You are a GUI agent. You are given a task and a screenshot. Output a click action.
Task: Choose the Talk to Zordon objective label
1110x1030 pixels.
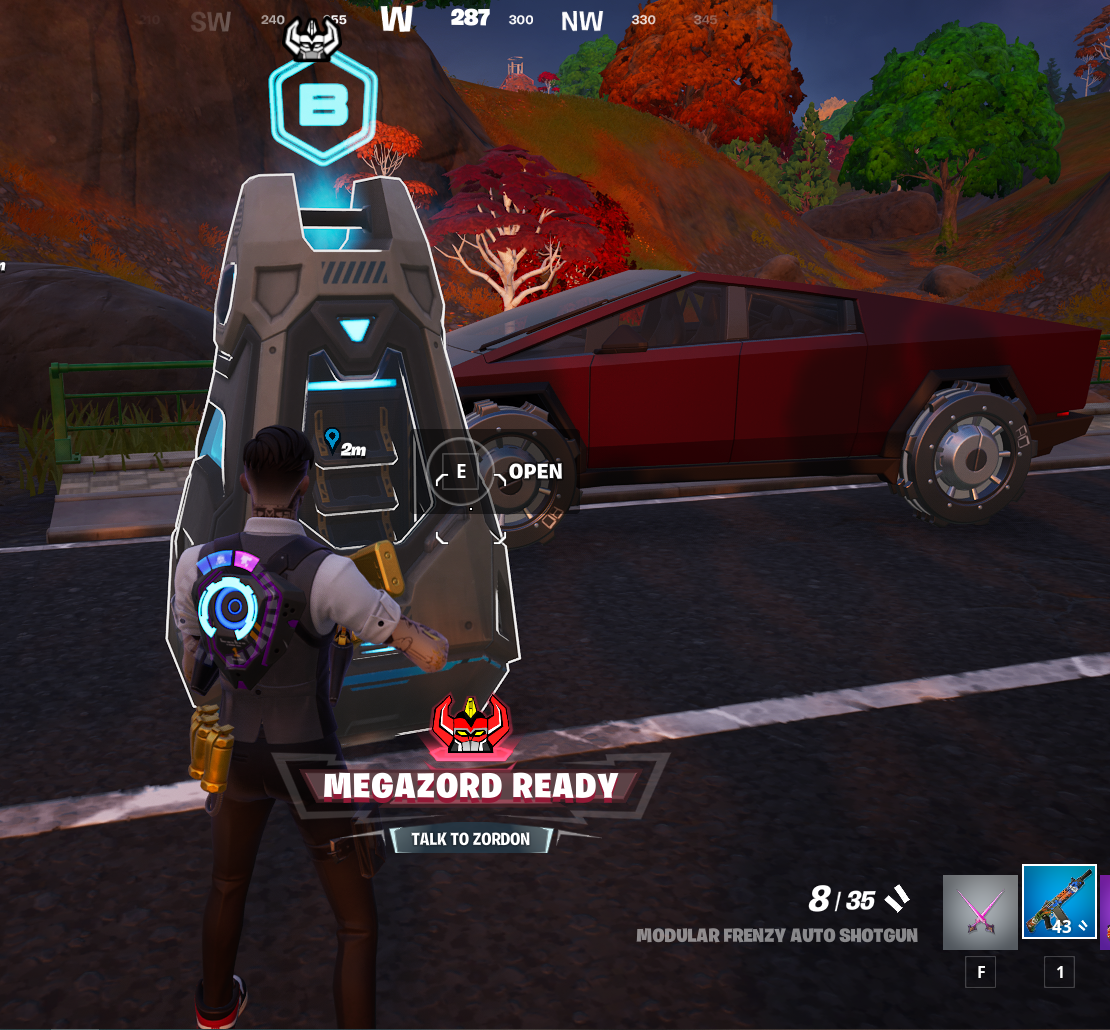tap(470, 839)
